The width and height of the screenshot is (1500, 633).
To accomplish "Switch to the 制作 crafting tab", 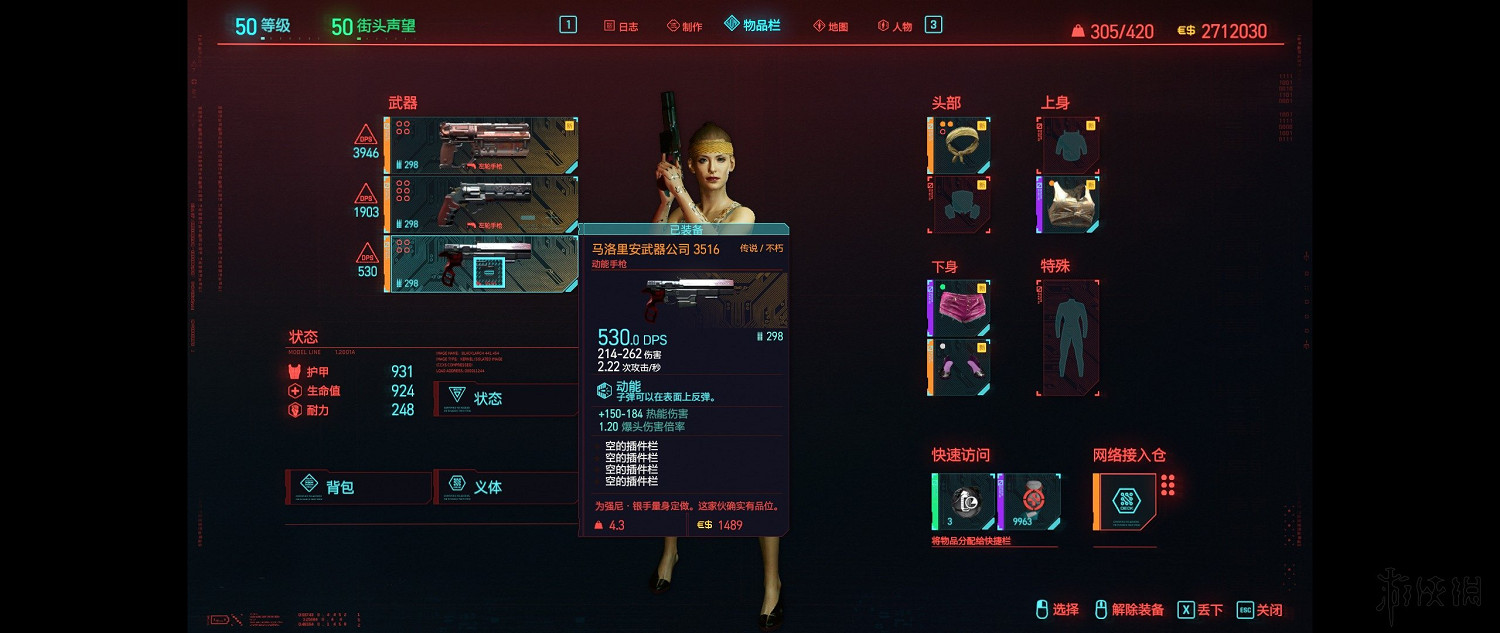I will tap(685, 26).
